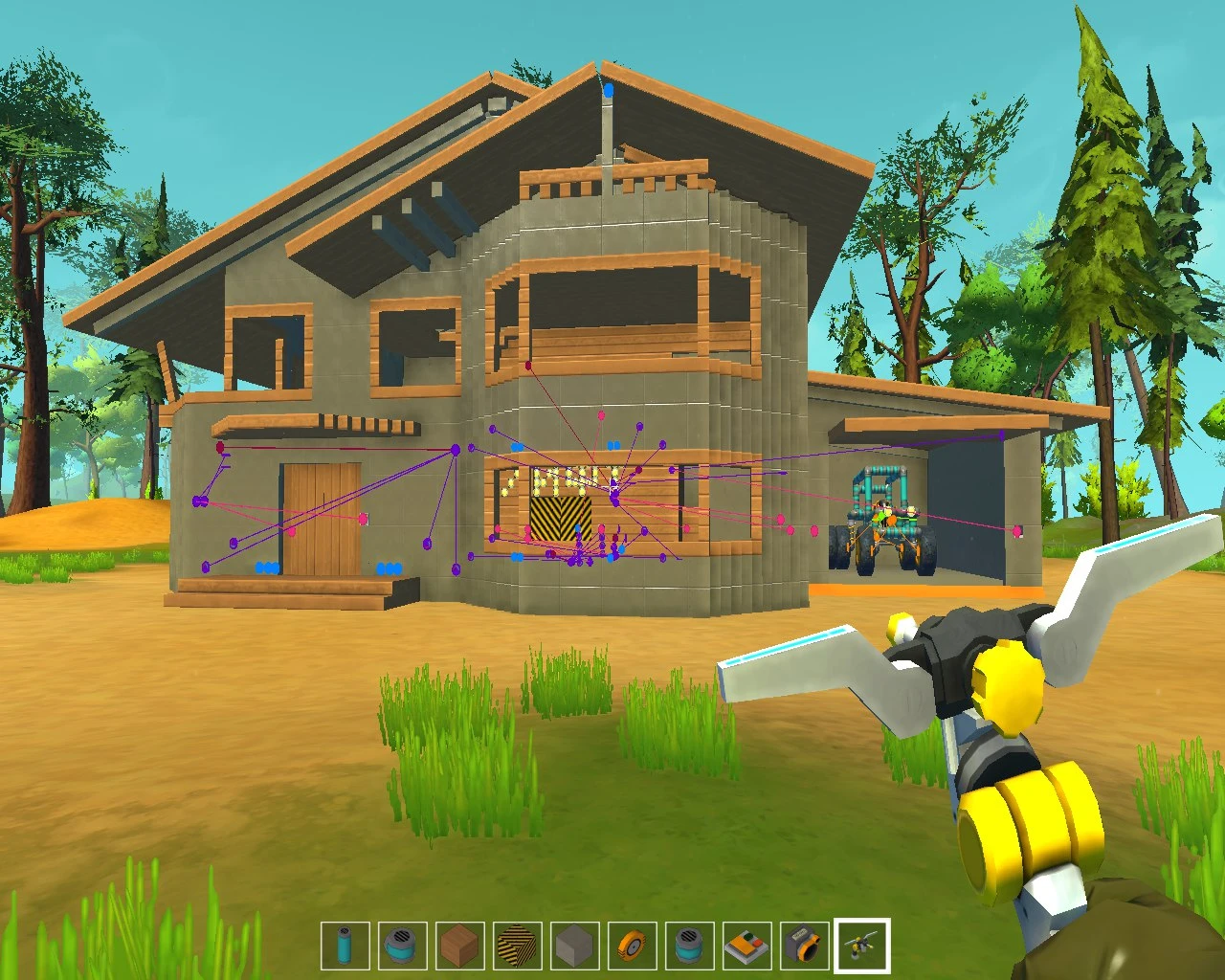
Task: Toggle the purple connection point near the garage wall
Action: pyautogui.click(x=1000, y=434)
